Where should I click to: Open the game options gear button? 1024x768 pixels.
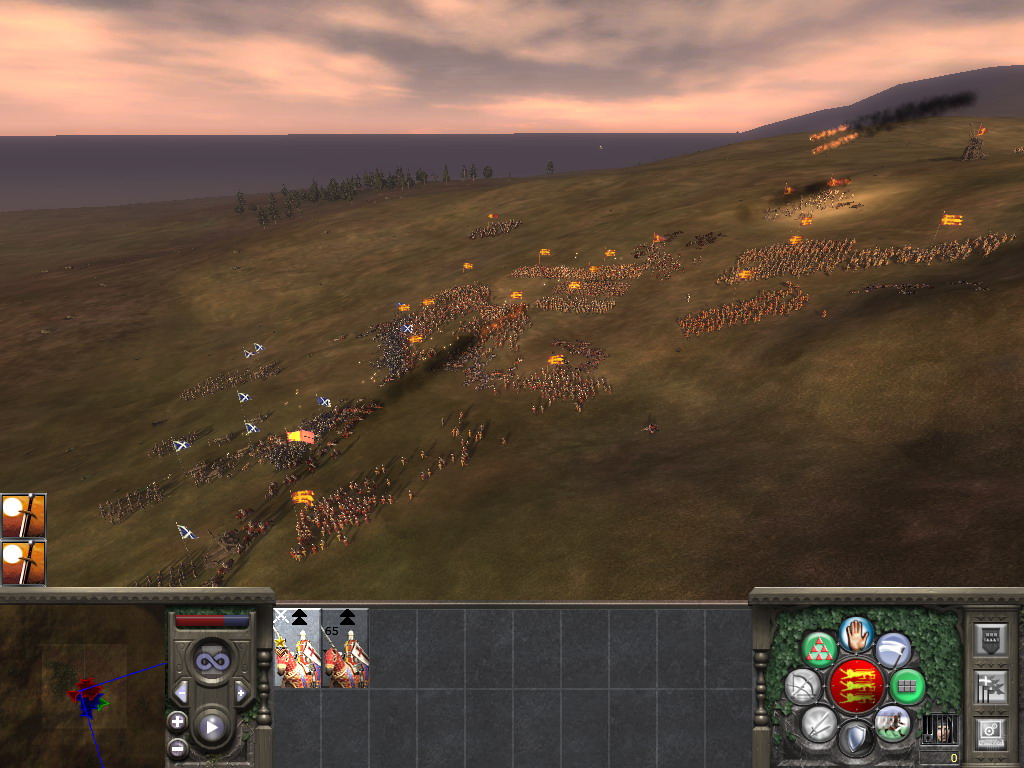point(990,731)
